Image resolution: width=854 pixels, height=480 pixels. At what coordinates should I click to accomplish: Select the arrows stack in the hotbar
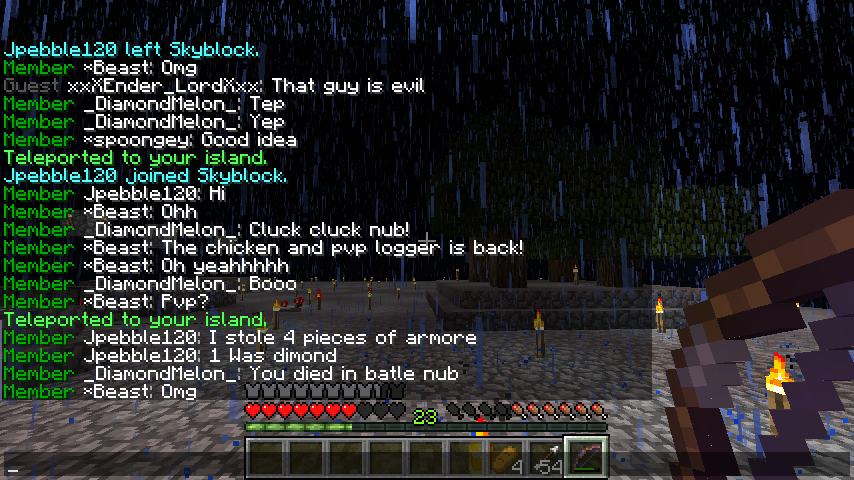[545, 460]
